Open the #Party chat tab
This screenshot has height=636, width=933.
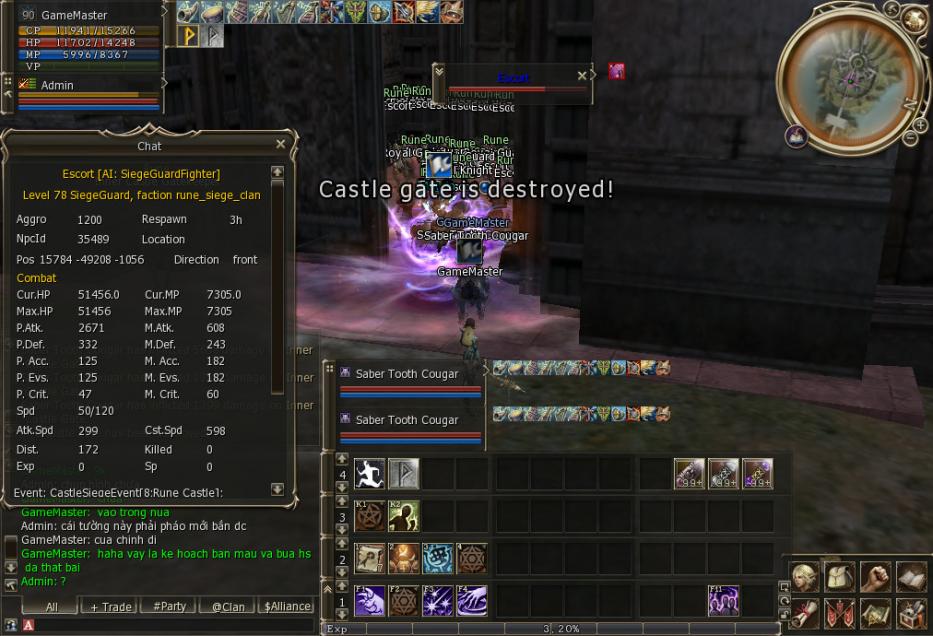point(169,606)
